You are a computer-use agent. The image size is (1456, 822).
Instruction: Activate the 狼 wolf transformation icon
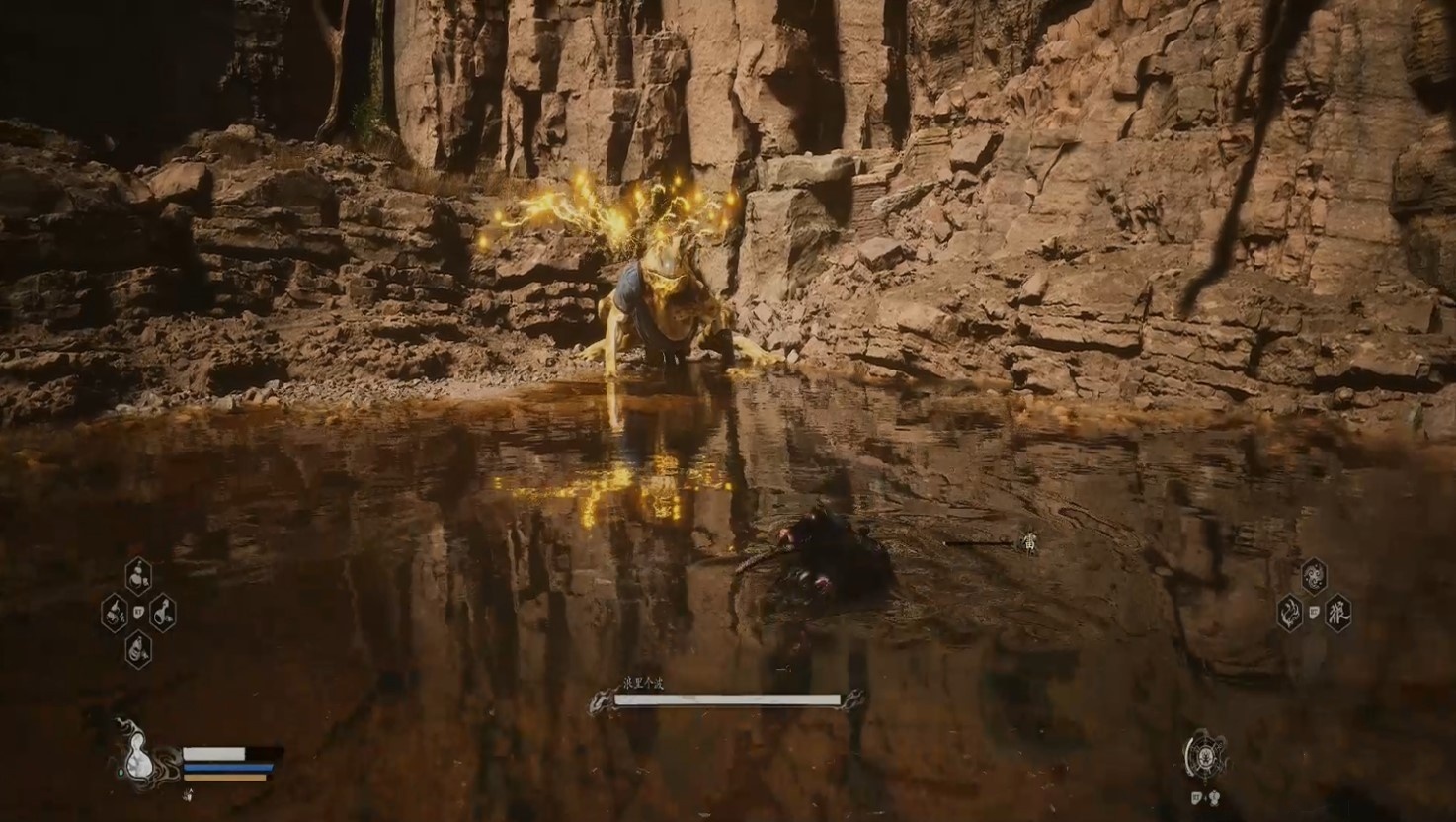(x=1337, y=613)
